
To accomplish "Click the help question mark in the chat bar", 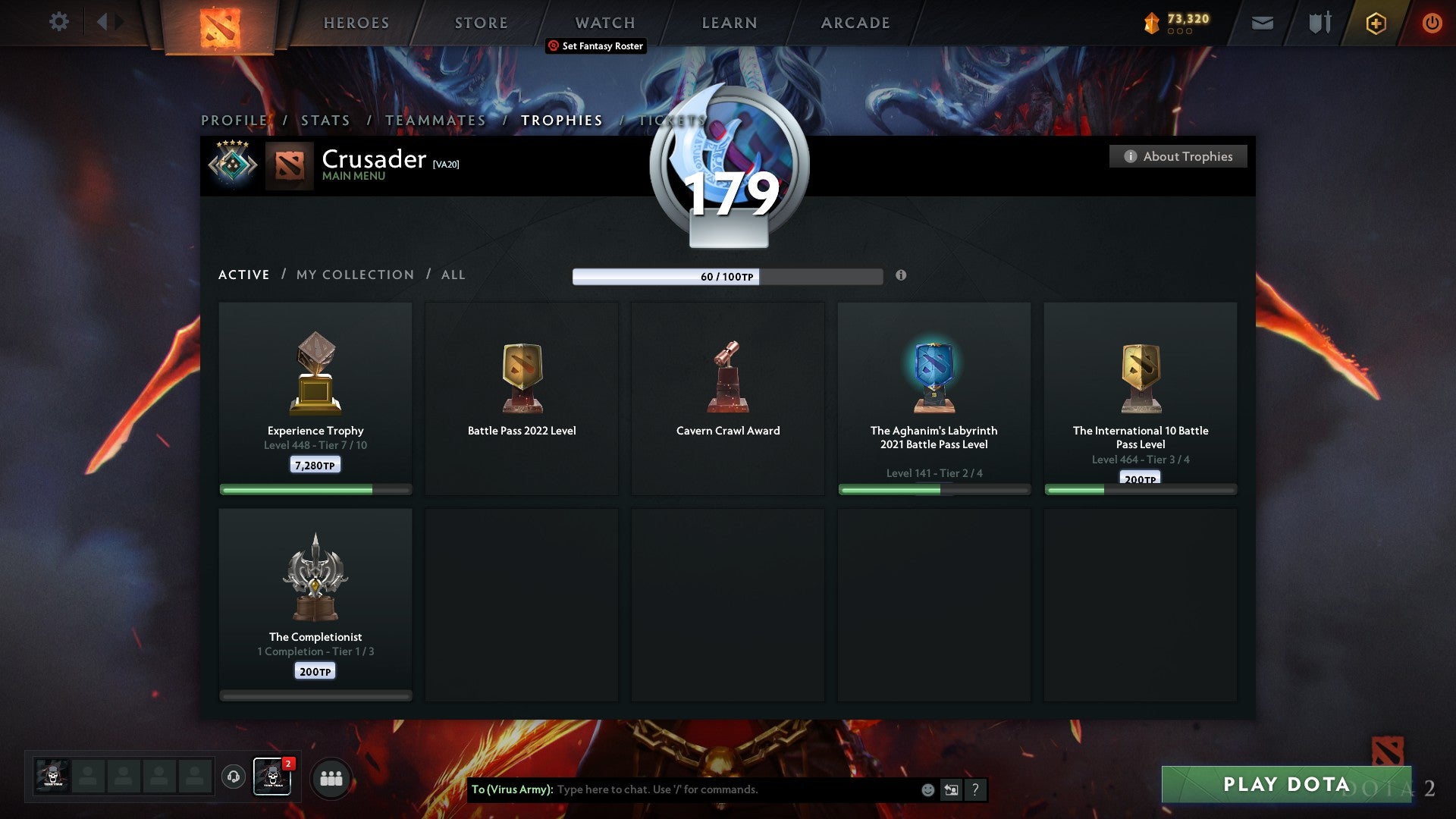I will (x=975, y=789).
